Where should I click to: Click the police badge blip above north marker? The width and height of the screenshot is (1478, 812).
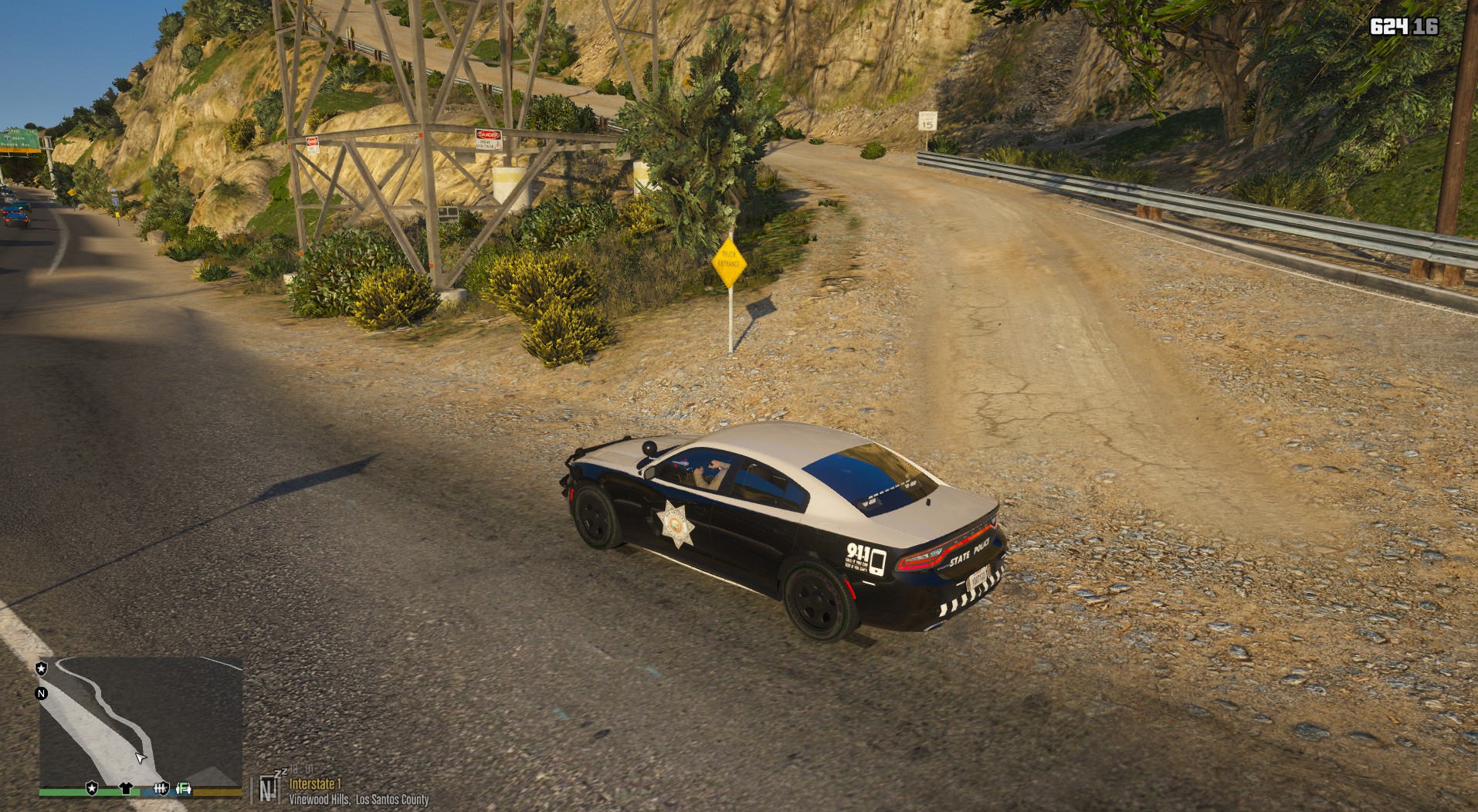click(42, 668)
